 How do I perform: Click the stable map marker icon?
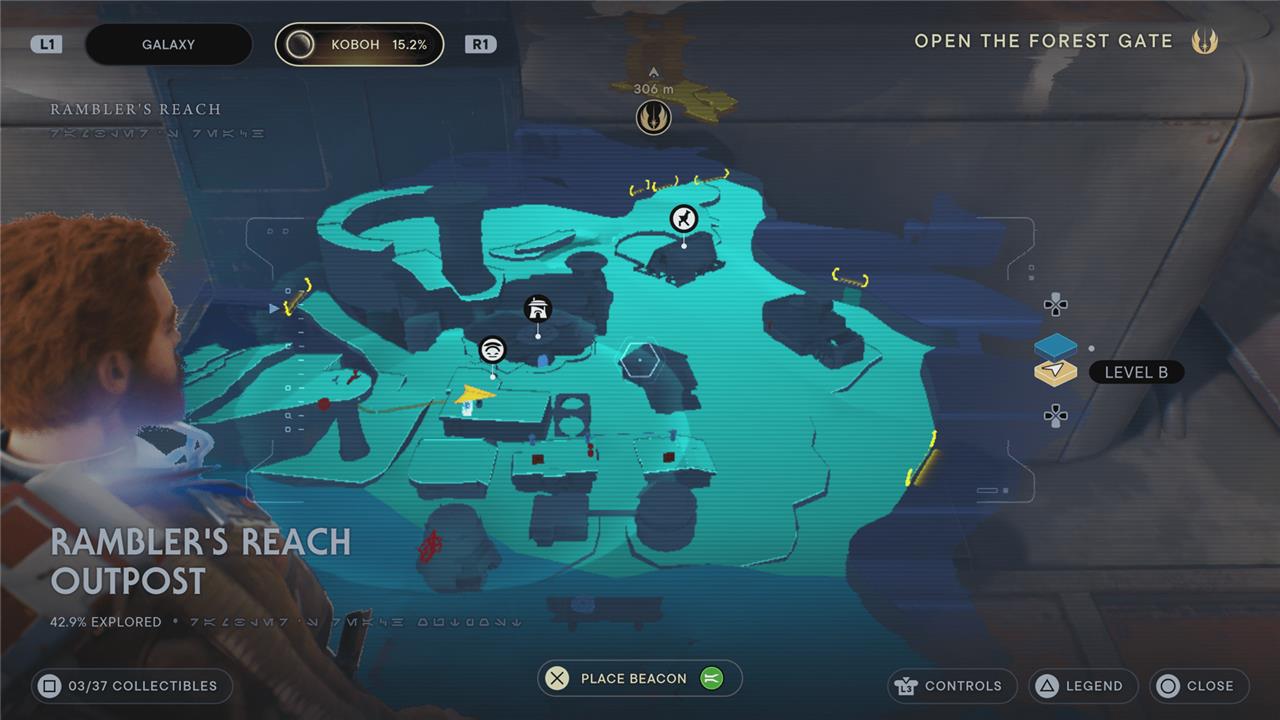[x=683, y=218]
